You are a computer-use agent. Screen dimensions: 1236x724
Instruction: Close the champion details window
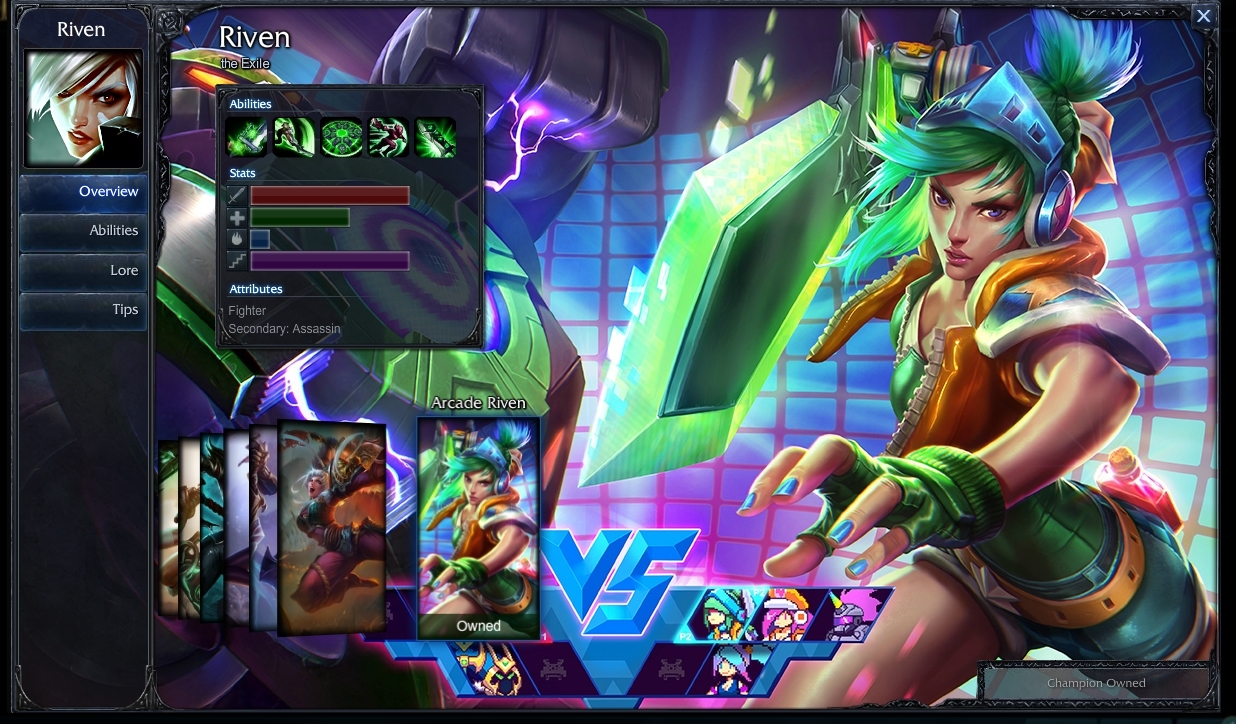[x=1204, y=16]
